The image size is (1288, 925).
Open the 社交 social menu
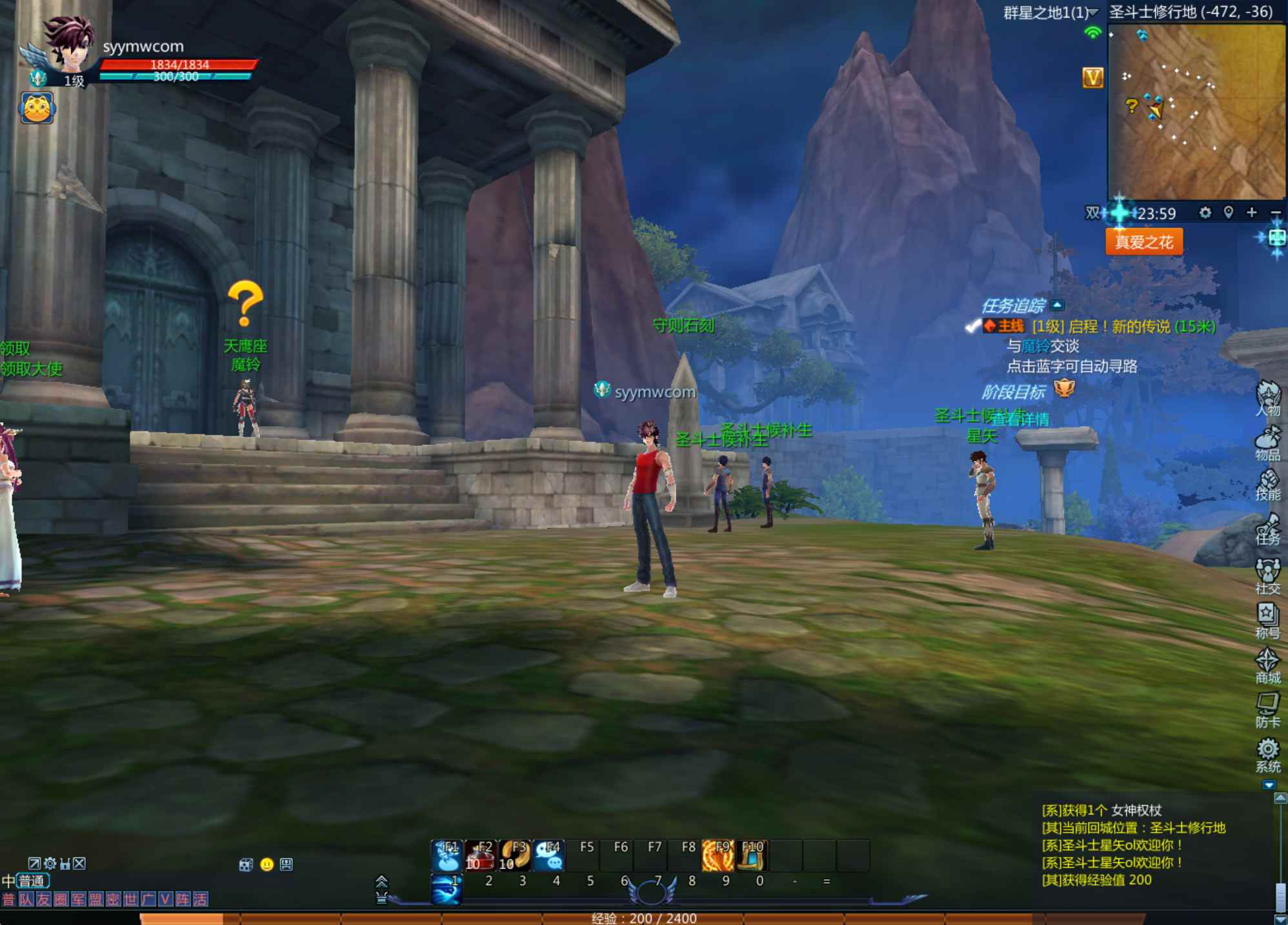[1267, 574]
